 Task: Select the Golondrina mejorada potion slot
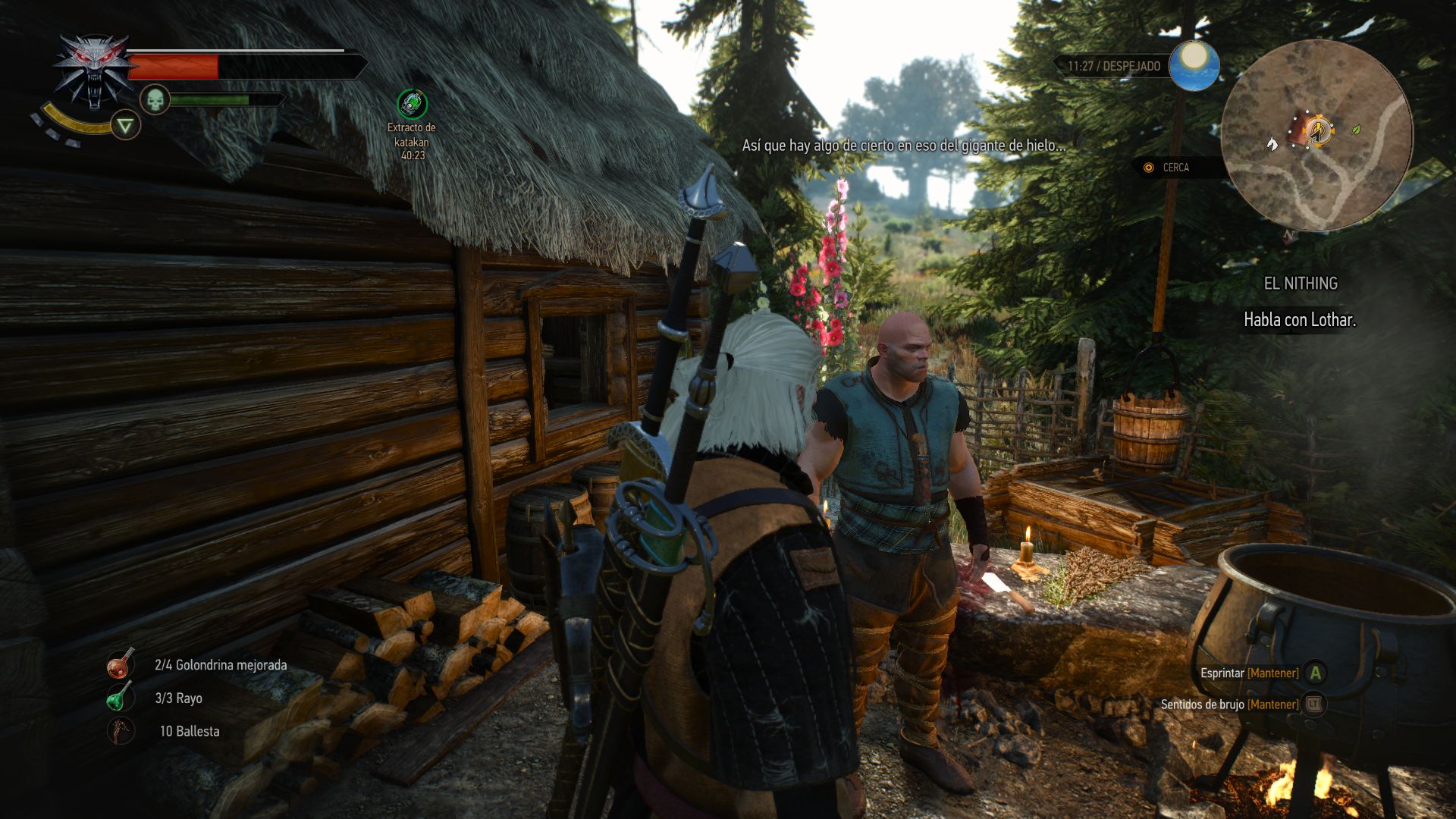pos(121,664)
